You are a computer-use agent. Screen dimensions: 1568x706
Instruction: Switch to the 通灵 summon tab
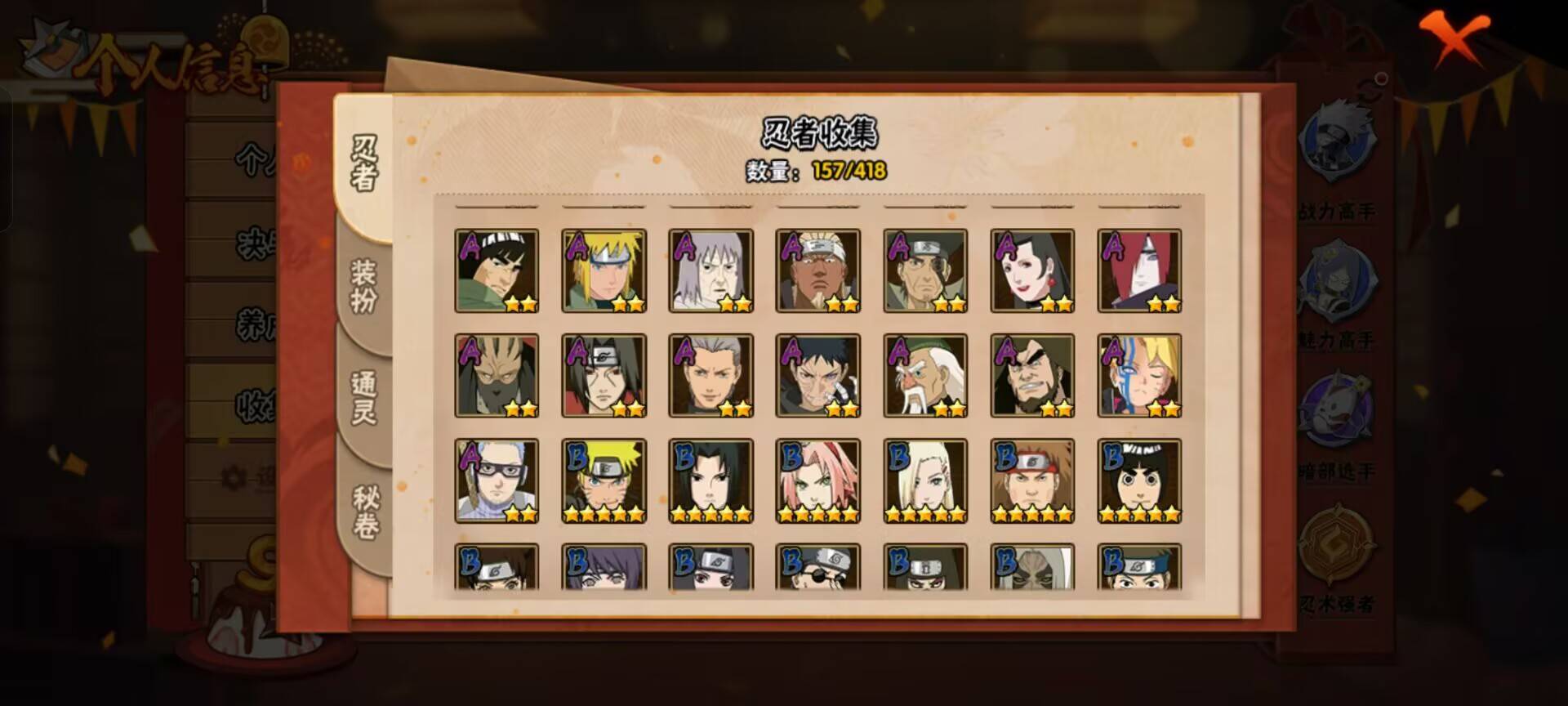(x=364, y=398)
